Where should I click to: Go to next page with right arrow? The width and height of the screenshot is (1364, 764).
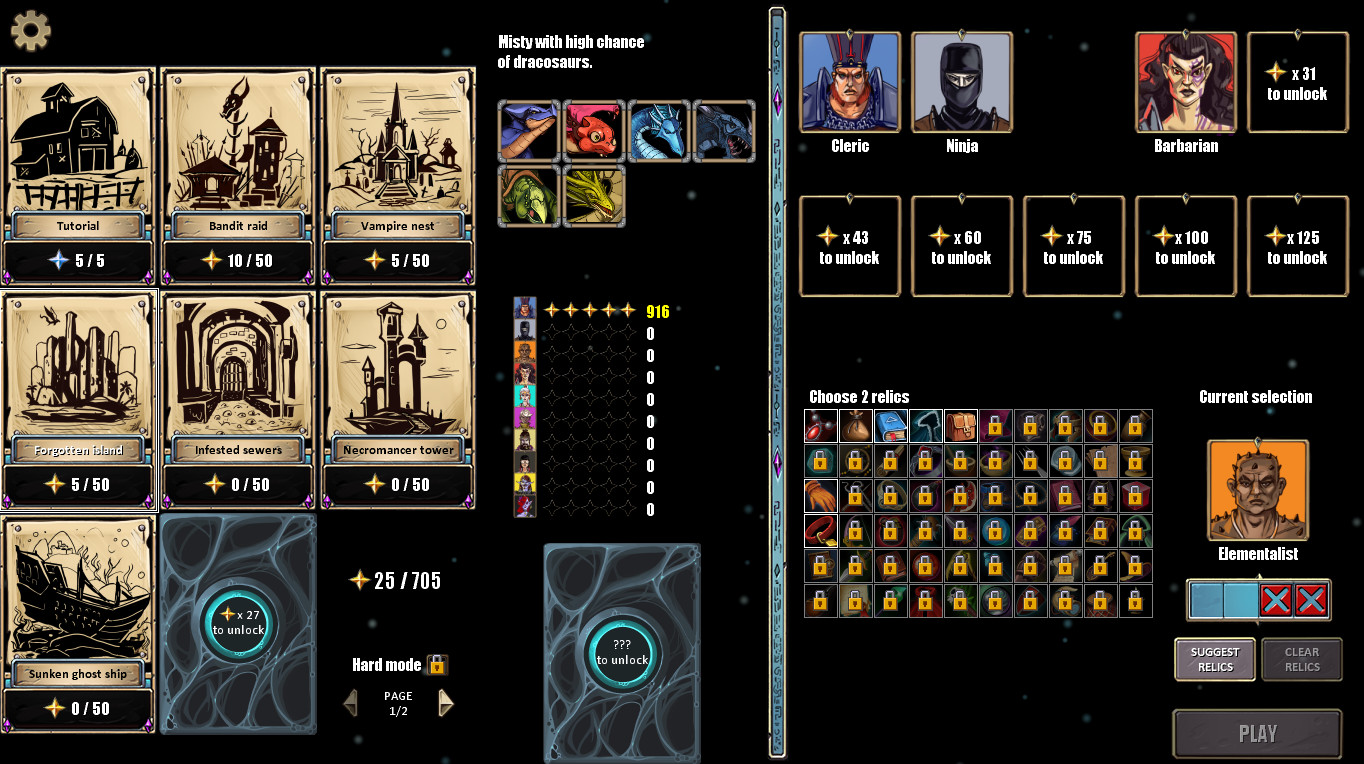pos(446,703)
